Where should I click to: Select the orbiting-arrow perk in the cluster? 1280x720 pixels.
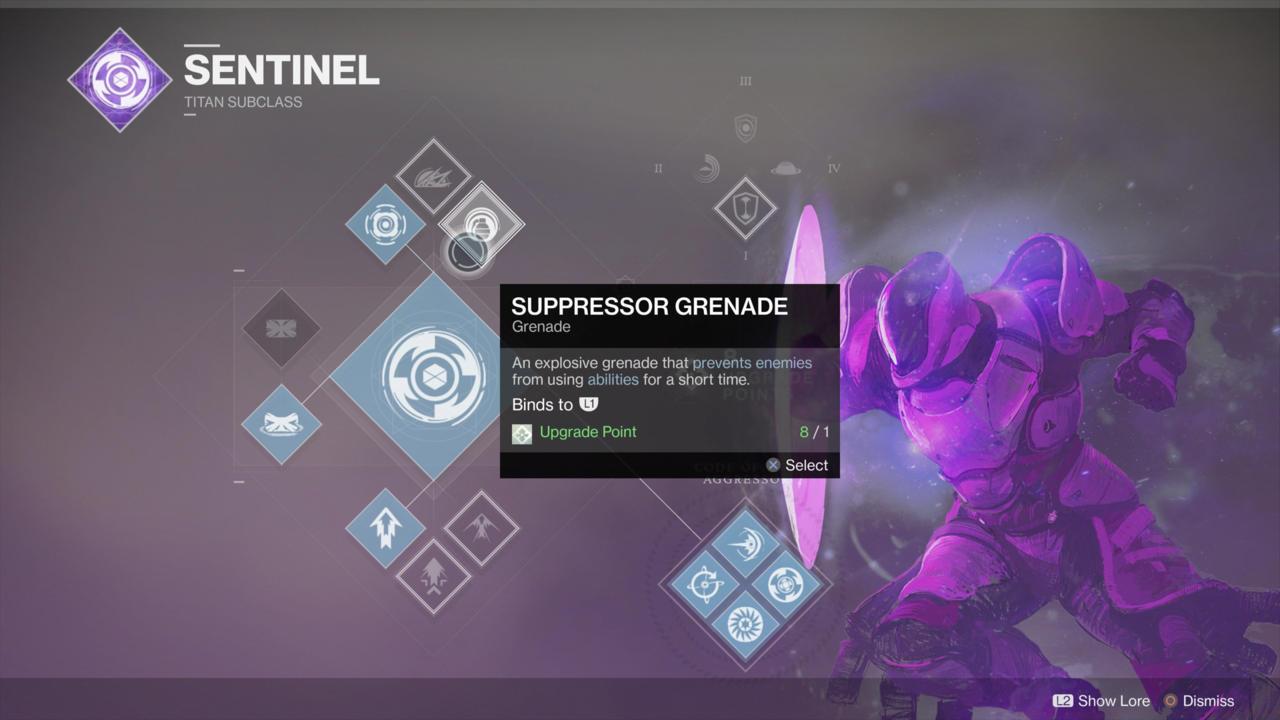click(x=703, y=584)
